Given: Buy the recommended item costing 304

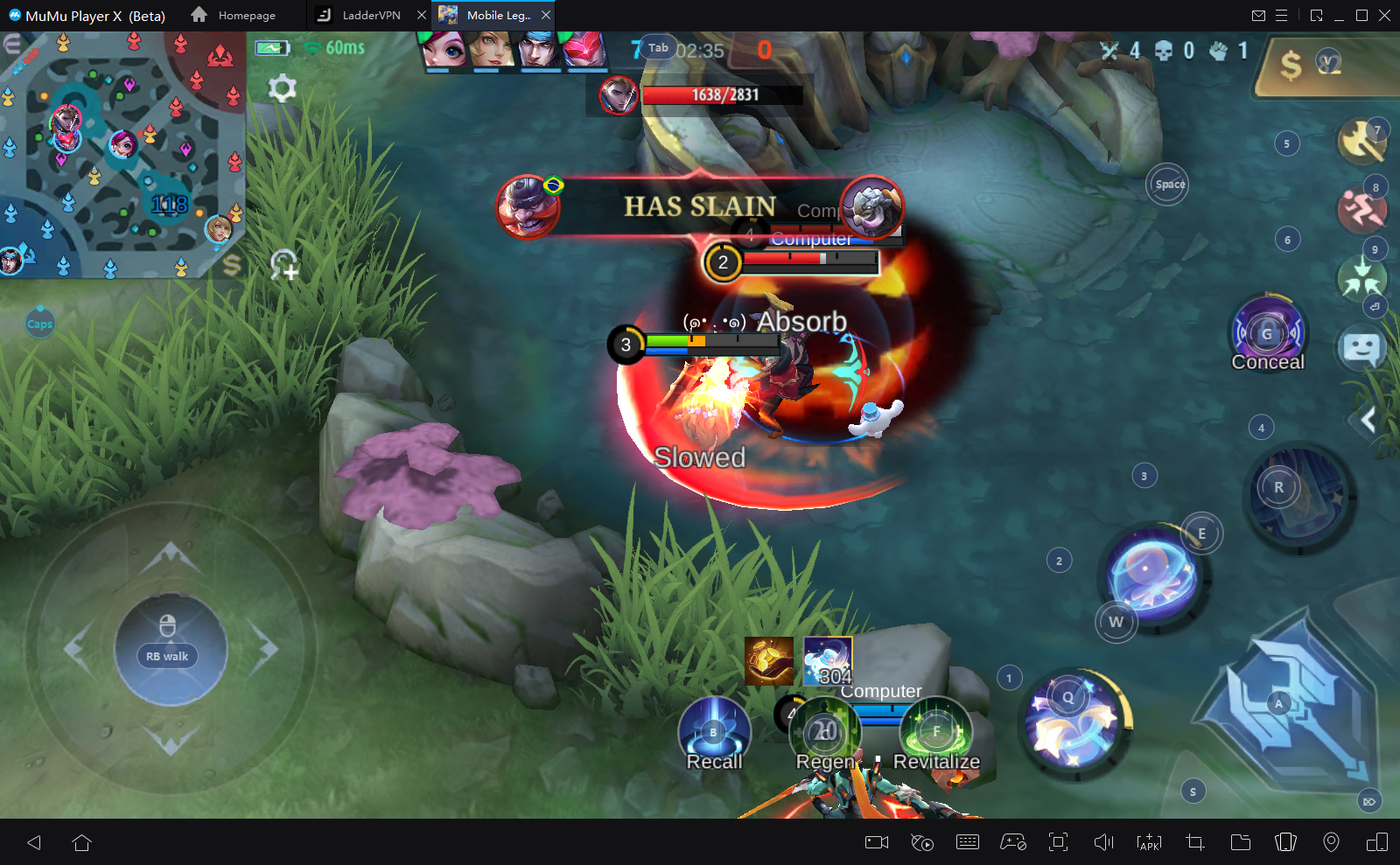Looking at the screenshot, I should [827, 660].
